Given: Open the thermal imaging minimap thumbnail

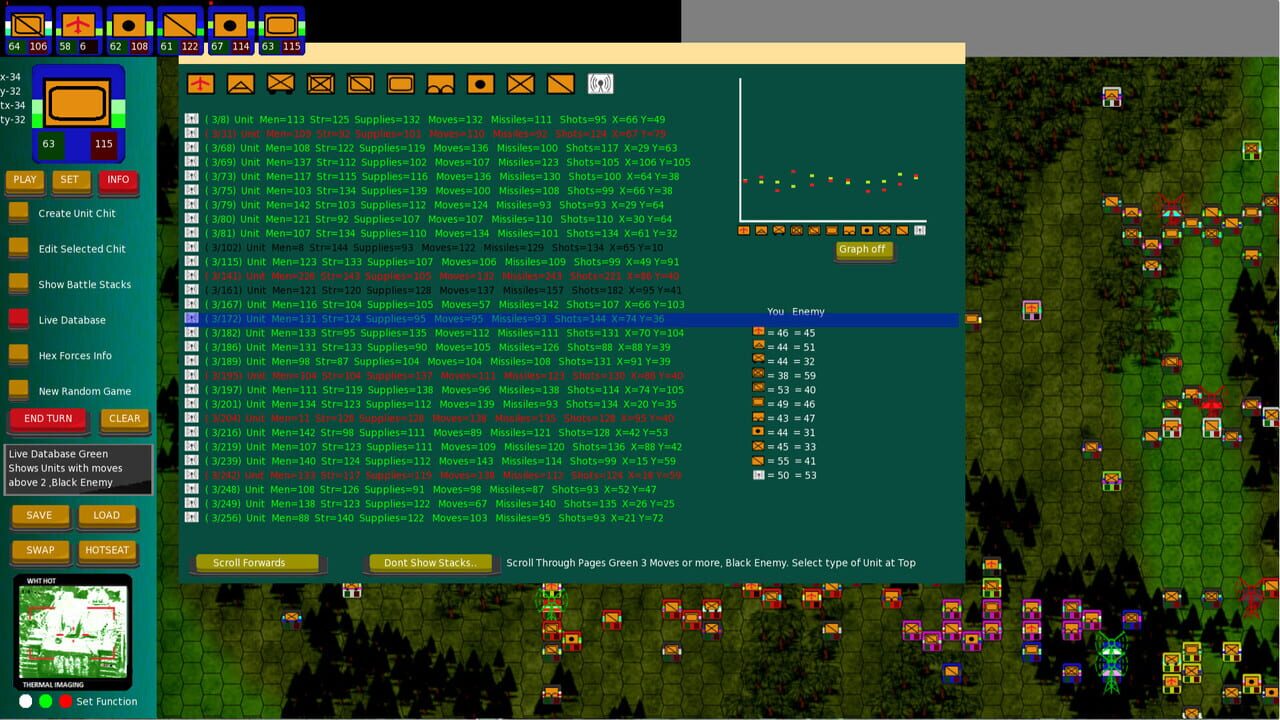Looking at the screenshot, I should (74, 632).
